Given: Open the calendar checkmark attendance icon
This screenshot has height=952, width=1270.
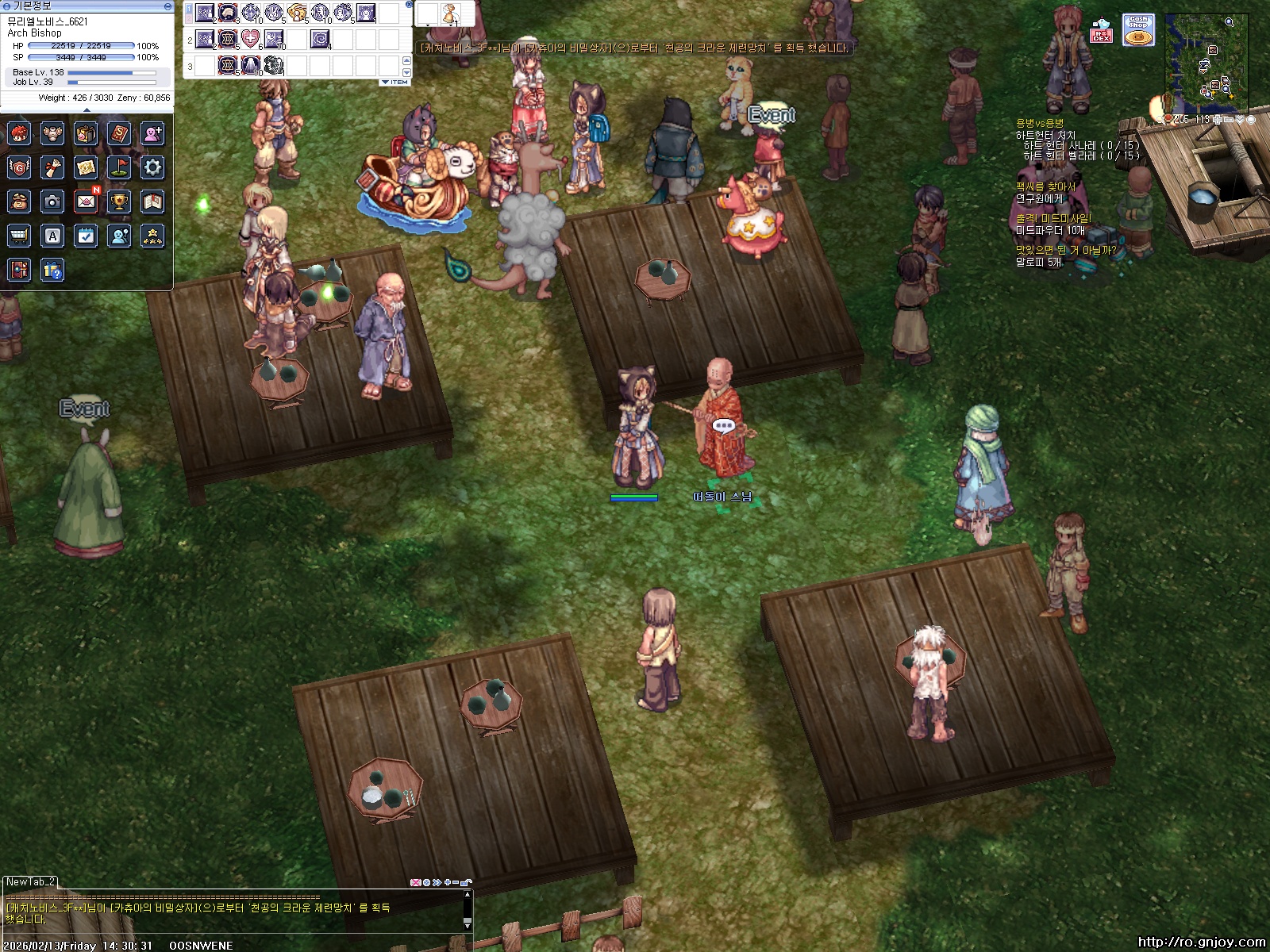Looking at the screenshot, I should point(86,236).
